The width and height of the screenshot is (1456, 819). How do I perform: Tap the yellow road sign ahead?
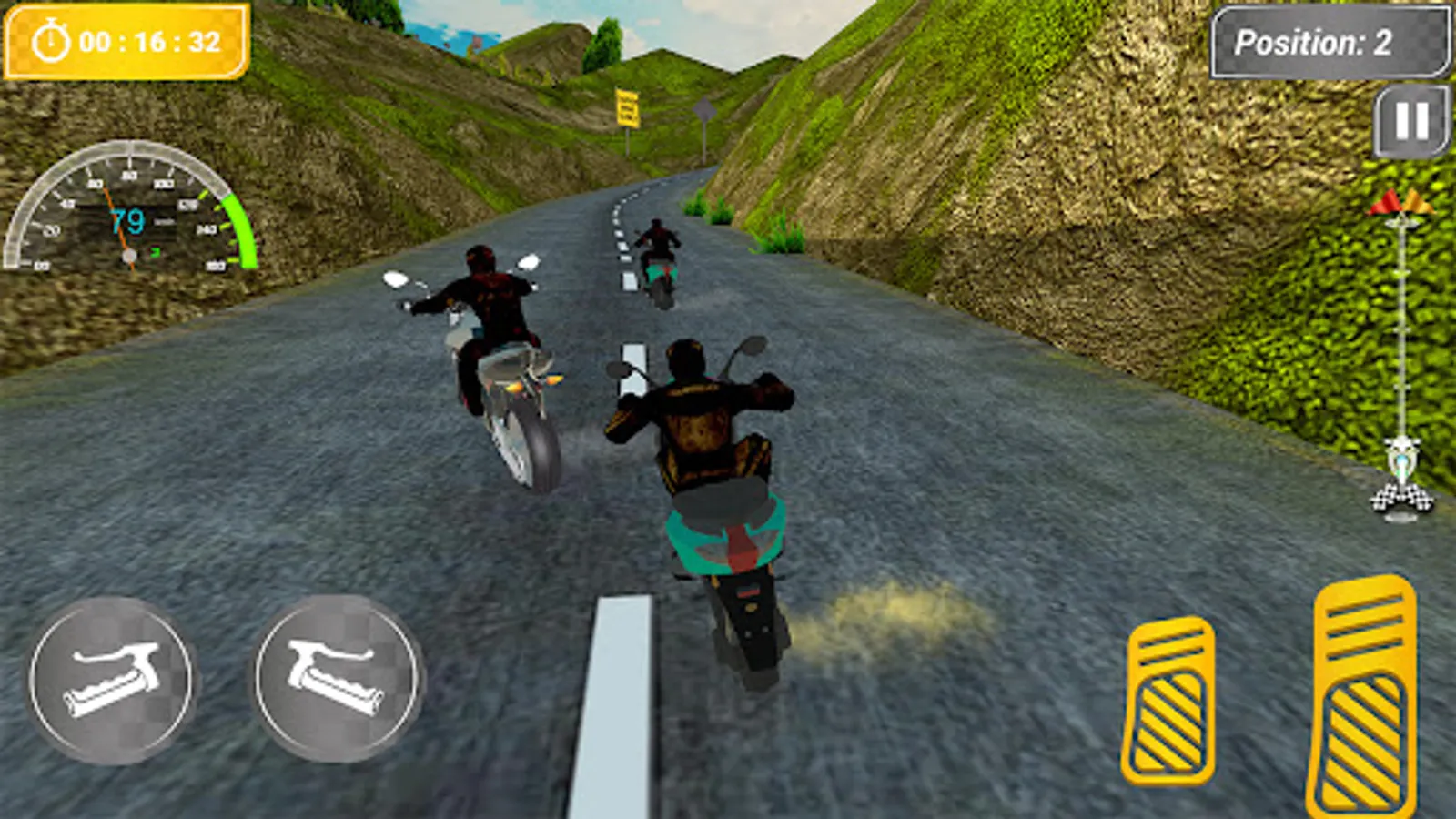tap(630, 106)
